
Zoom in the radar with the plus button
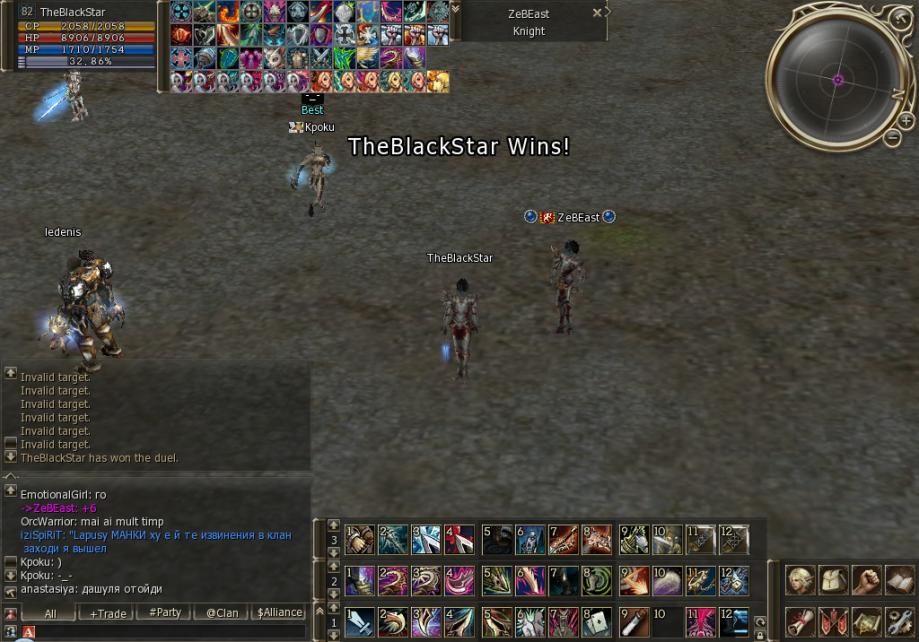[906, 121]
